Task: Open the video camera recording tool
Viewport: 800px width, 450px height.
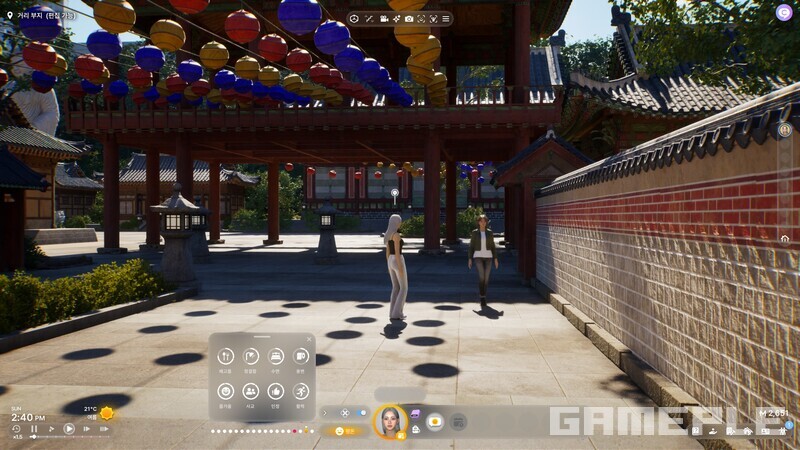Action: pyautogui.click(x=384, y=19)
